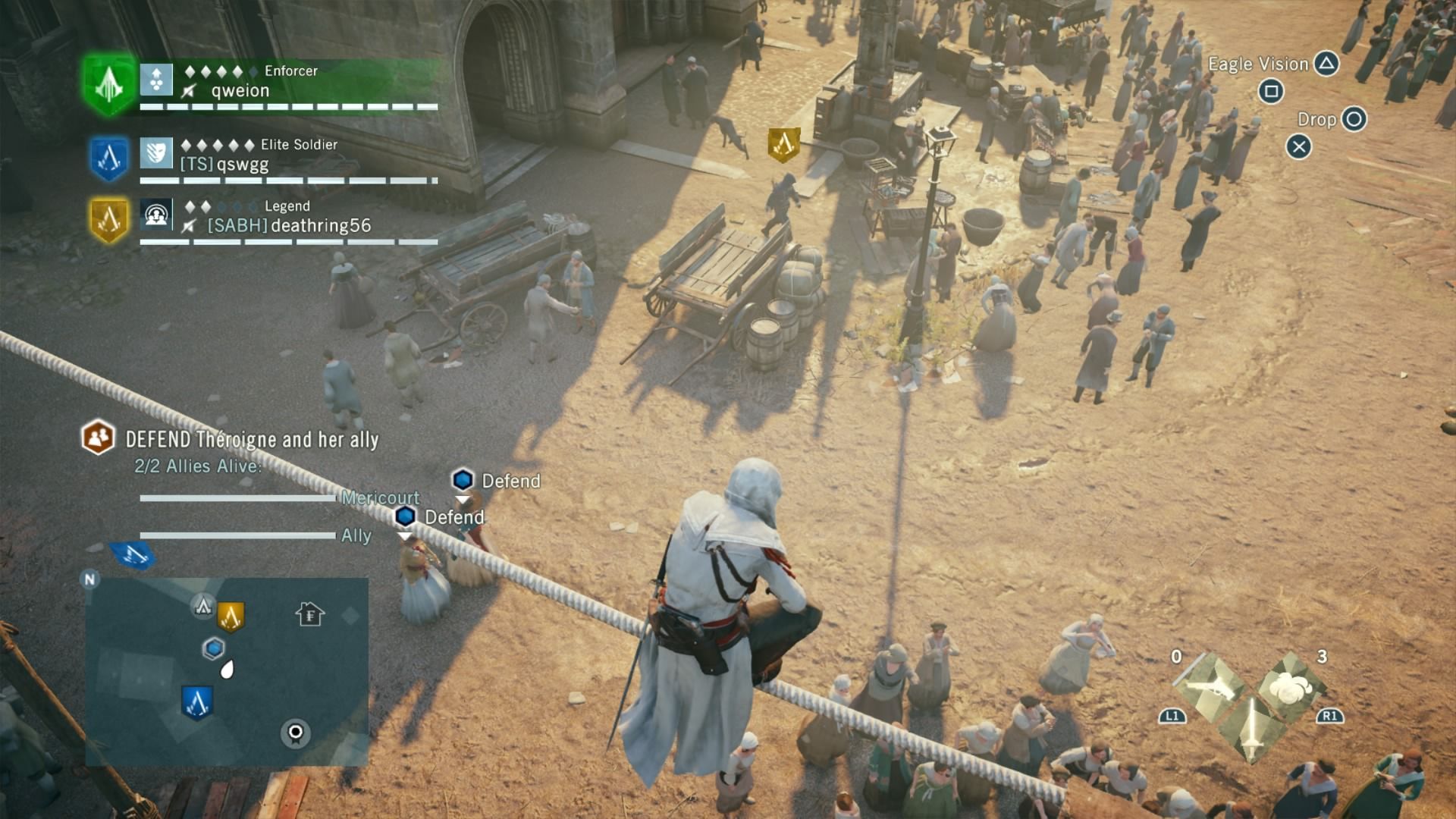
Task: Choose the sword weapon slot
Action: coord(1251,726)
